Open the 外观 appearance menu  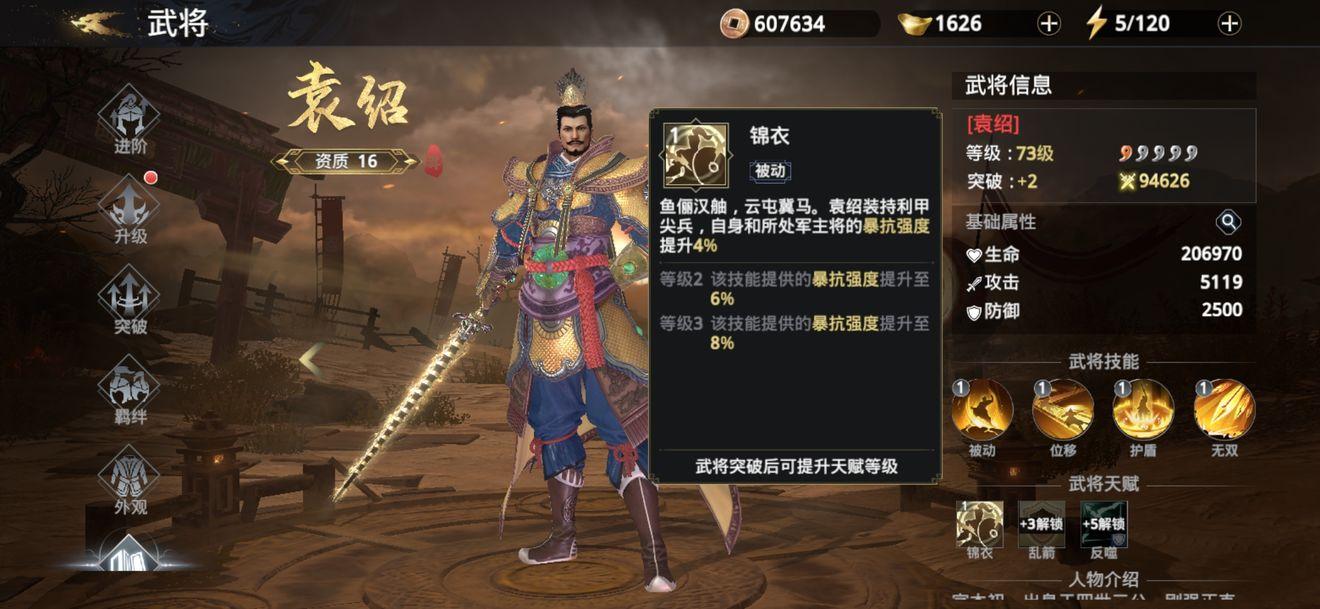130,475
